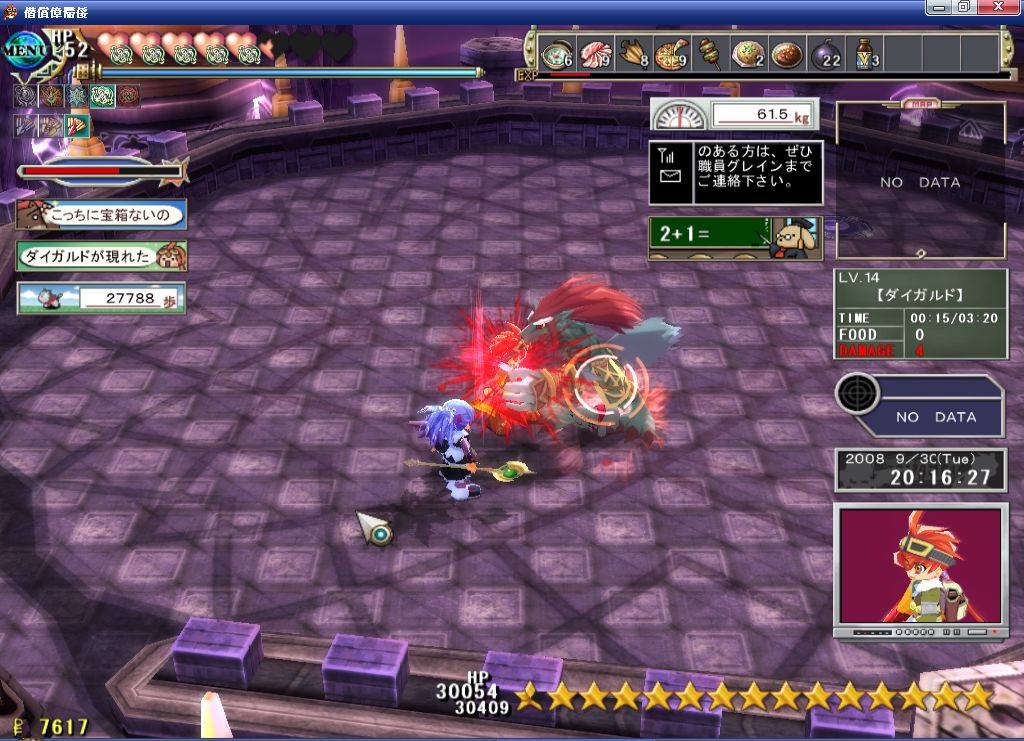The height and width of the screenshot is (741, 1024).
Task: Use the raw meat item slot
Action: (x=597, y=53)
